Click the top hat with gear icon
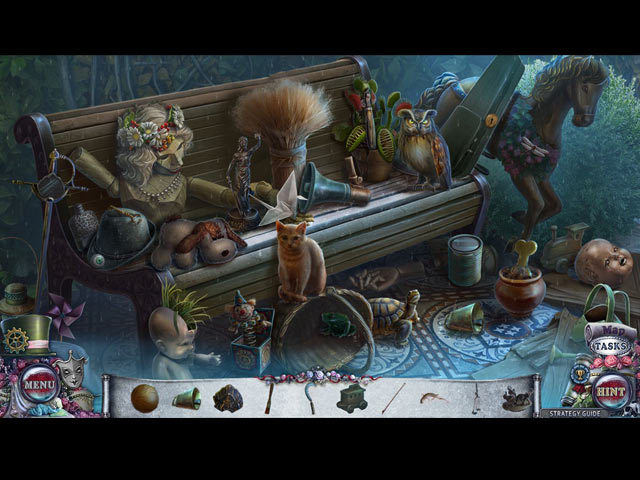The width and height of the screenshot is (640, 480). [x=26, y=337]
